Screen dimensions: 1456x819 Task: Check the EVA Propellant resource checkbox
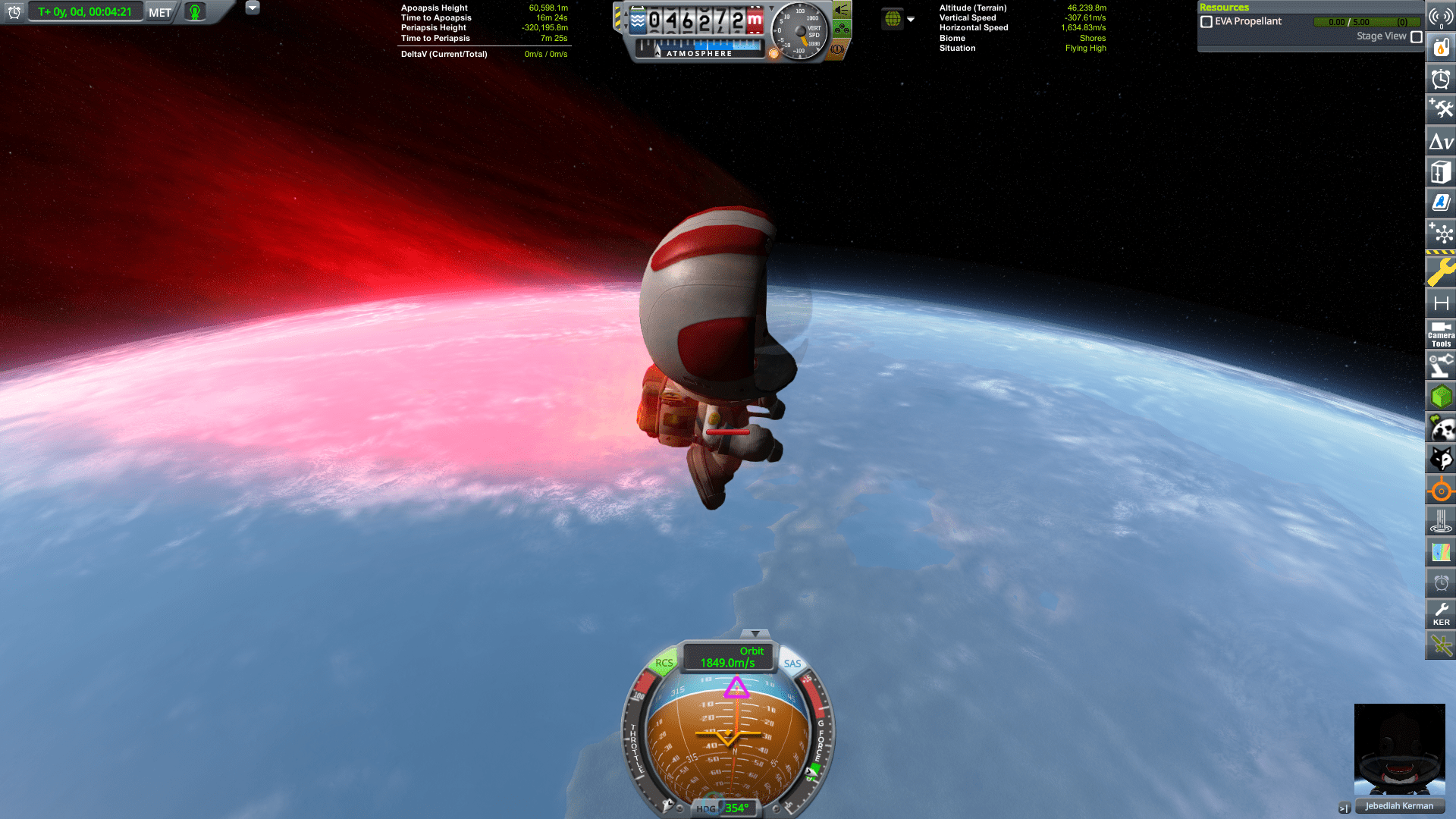(1206, 21)
